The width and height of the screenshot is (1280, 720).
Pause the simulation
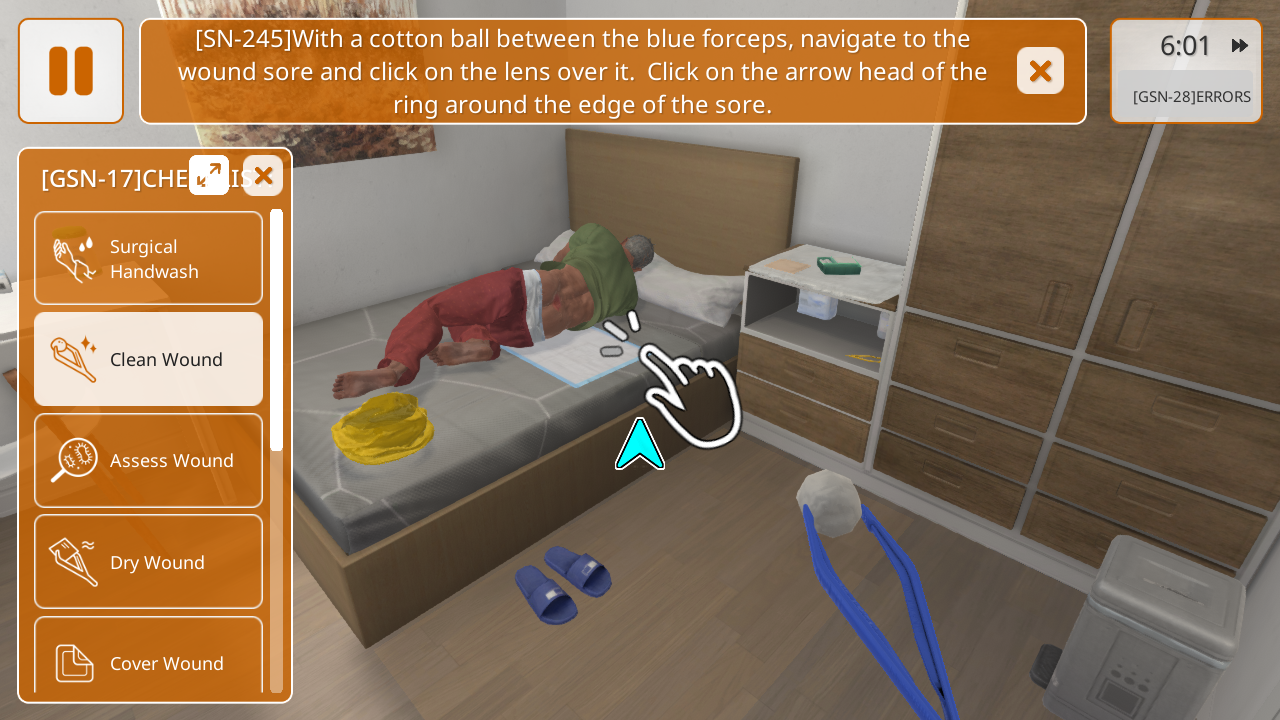[x=71, y=71]
